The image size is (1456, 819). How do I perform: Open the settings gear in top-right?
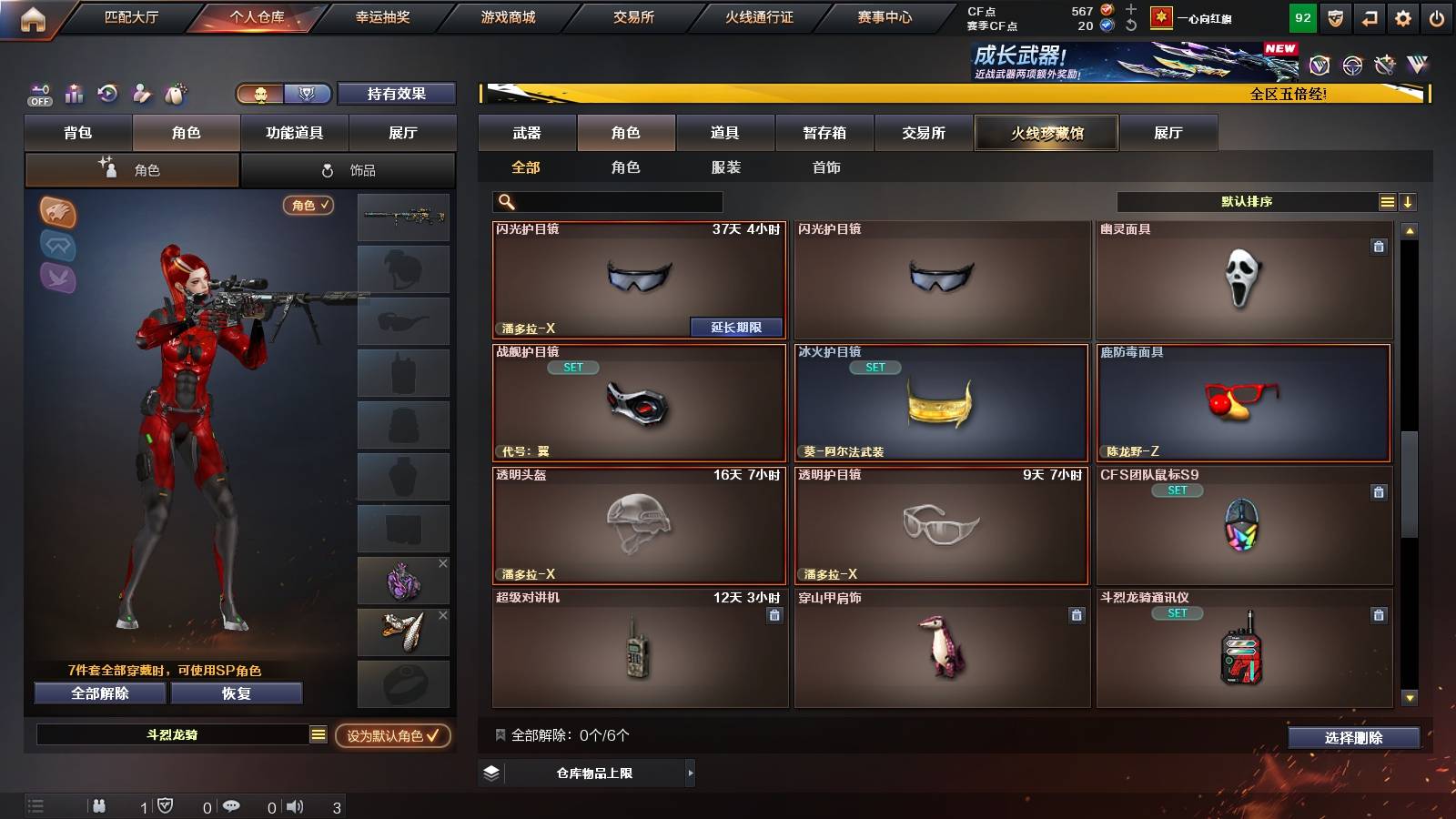pyautogui.click(x=1402, y=16)
